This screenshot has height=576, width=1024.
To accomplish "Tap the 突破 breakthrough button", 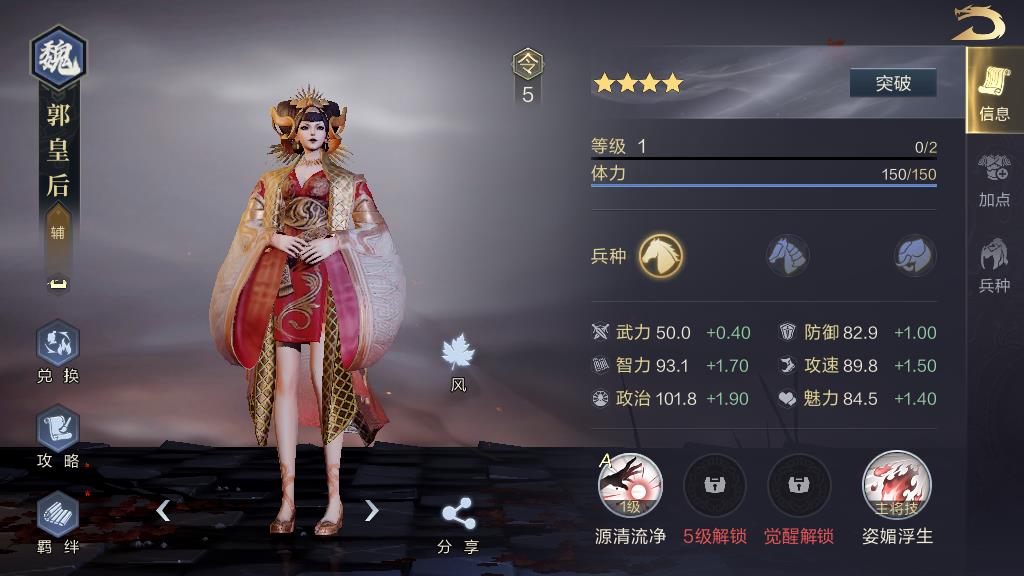I will pyautogui.click(x=893, y=83).
